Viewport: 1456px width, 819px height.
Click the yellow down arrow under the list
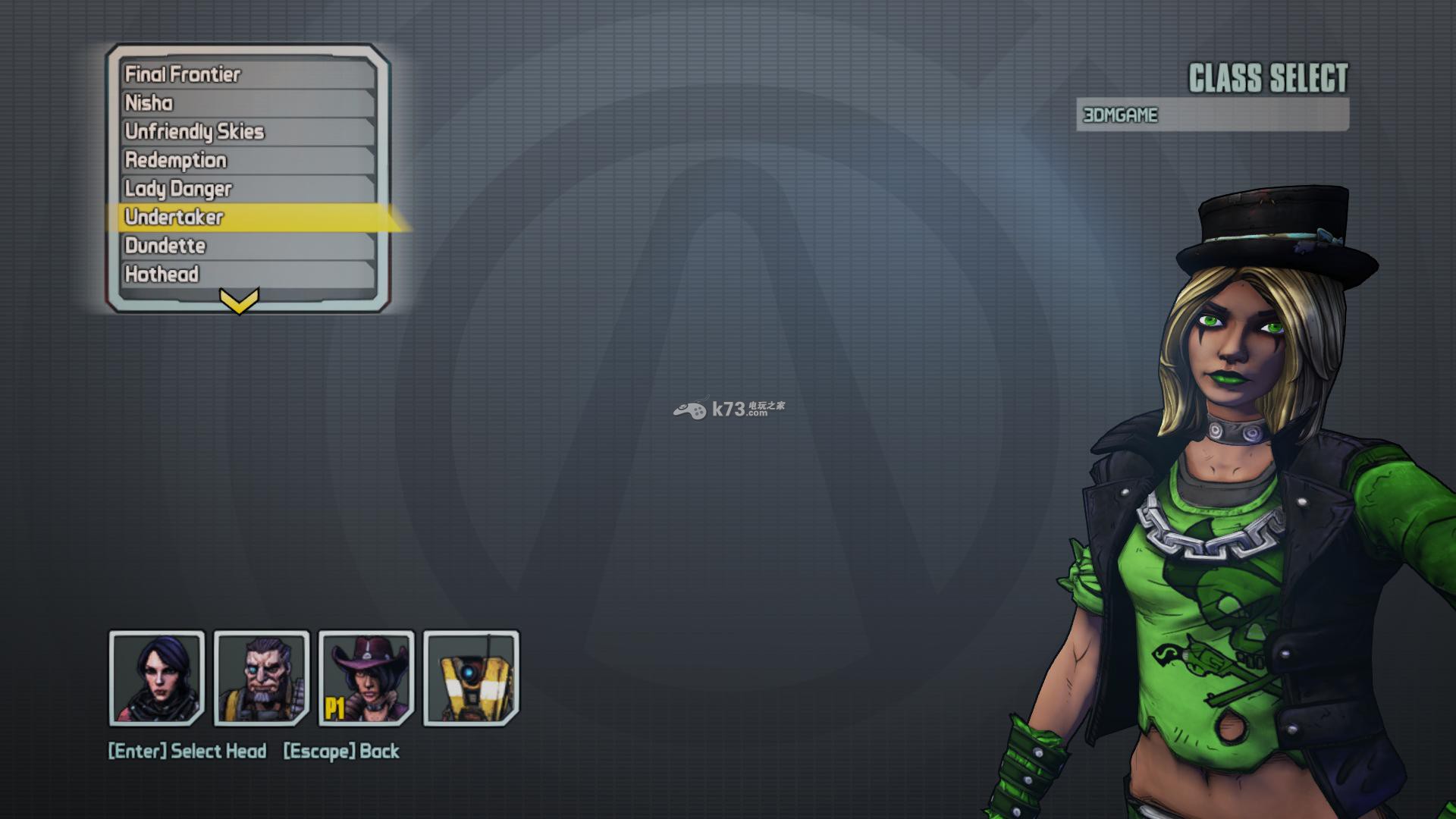pyautogui.click(x=239, y=301)
